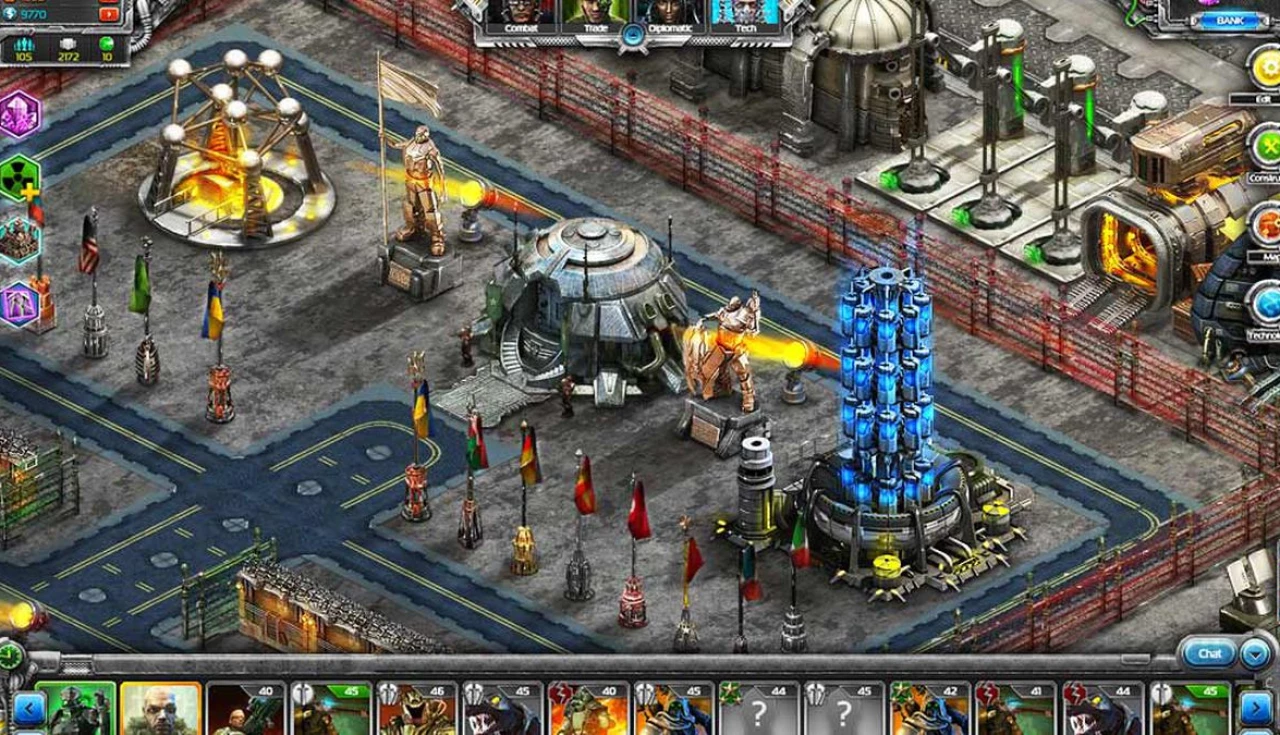1280x735 pixels.
Task: Expand the chat dropdown arrow
Action: click(1256, 655)
